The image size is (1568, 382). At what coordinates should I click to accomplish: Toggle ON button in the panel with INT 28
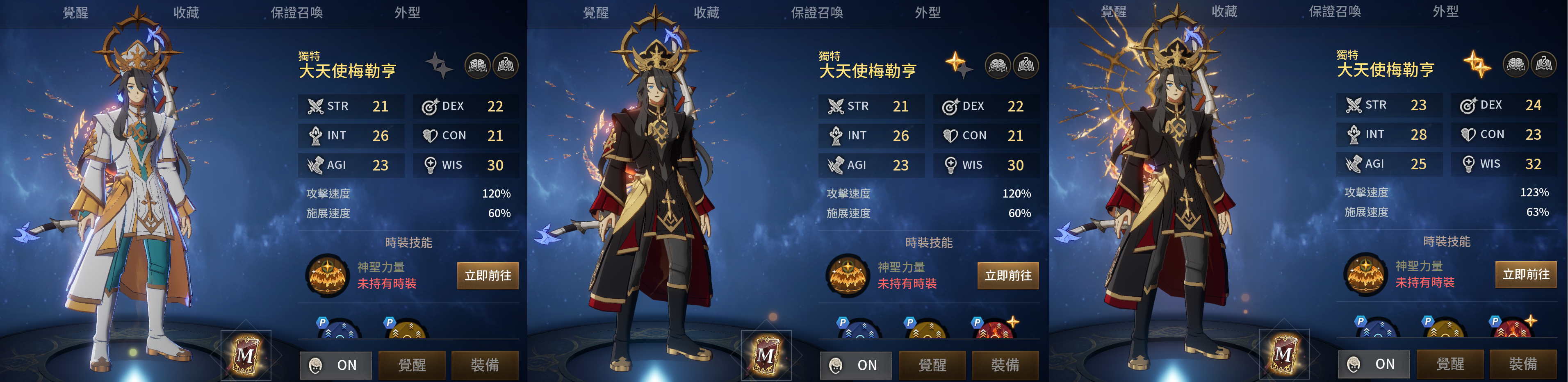pos(1374,364)
